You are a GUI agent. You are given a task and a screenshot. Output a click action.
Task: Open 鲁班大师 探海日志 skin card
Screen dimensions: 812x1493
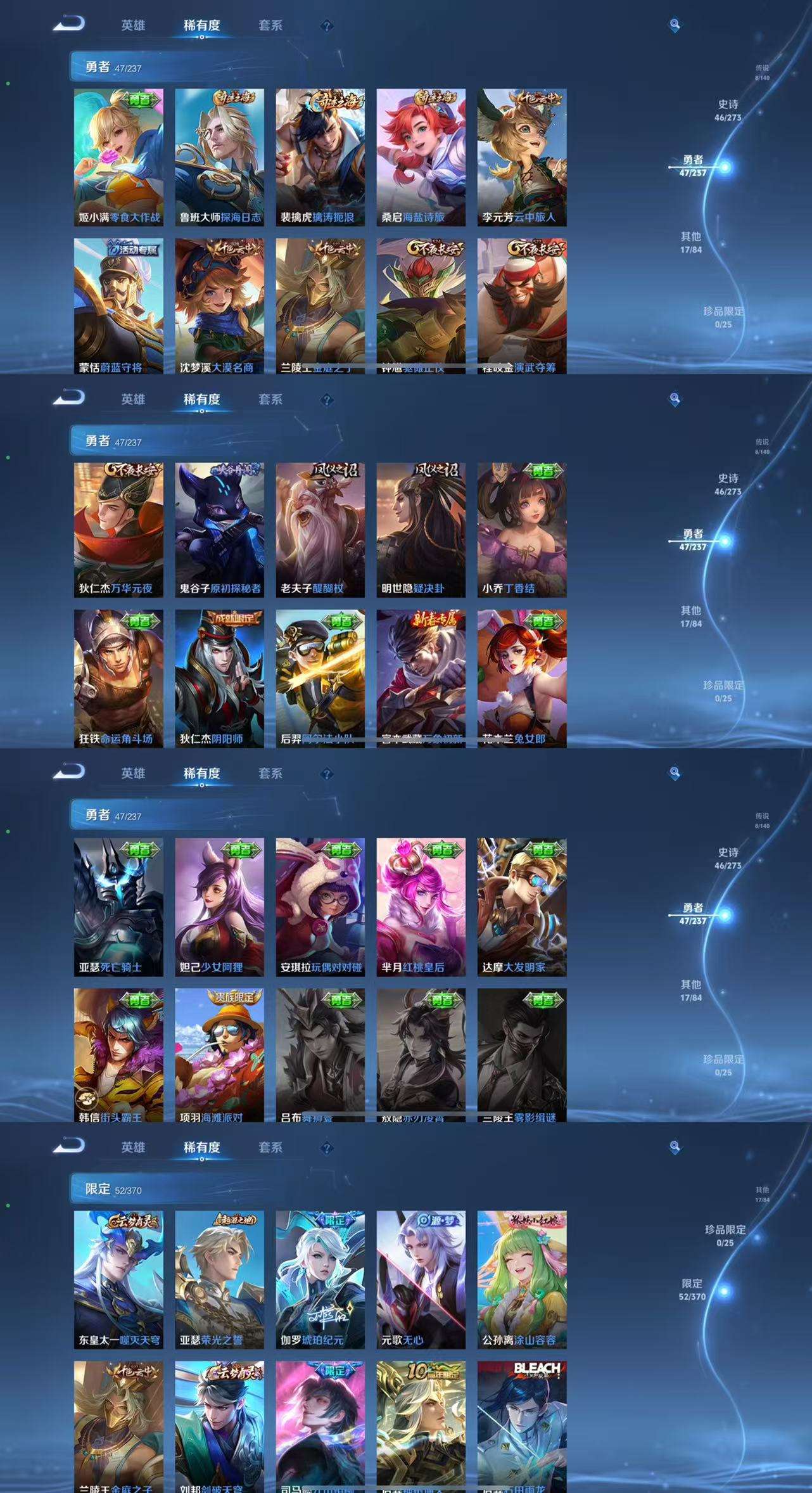(x=219, y=157)
